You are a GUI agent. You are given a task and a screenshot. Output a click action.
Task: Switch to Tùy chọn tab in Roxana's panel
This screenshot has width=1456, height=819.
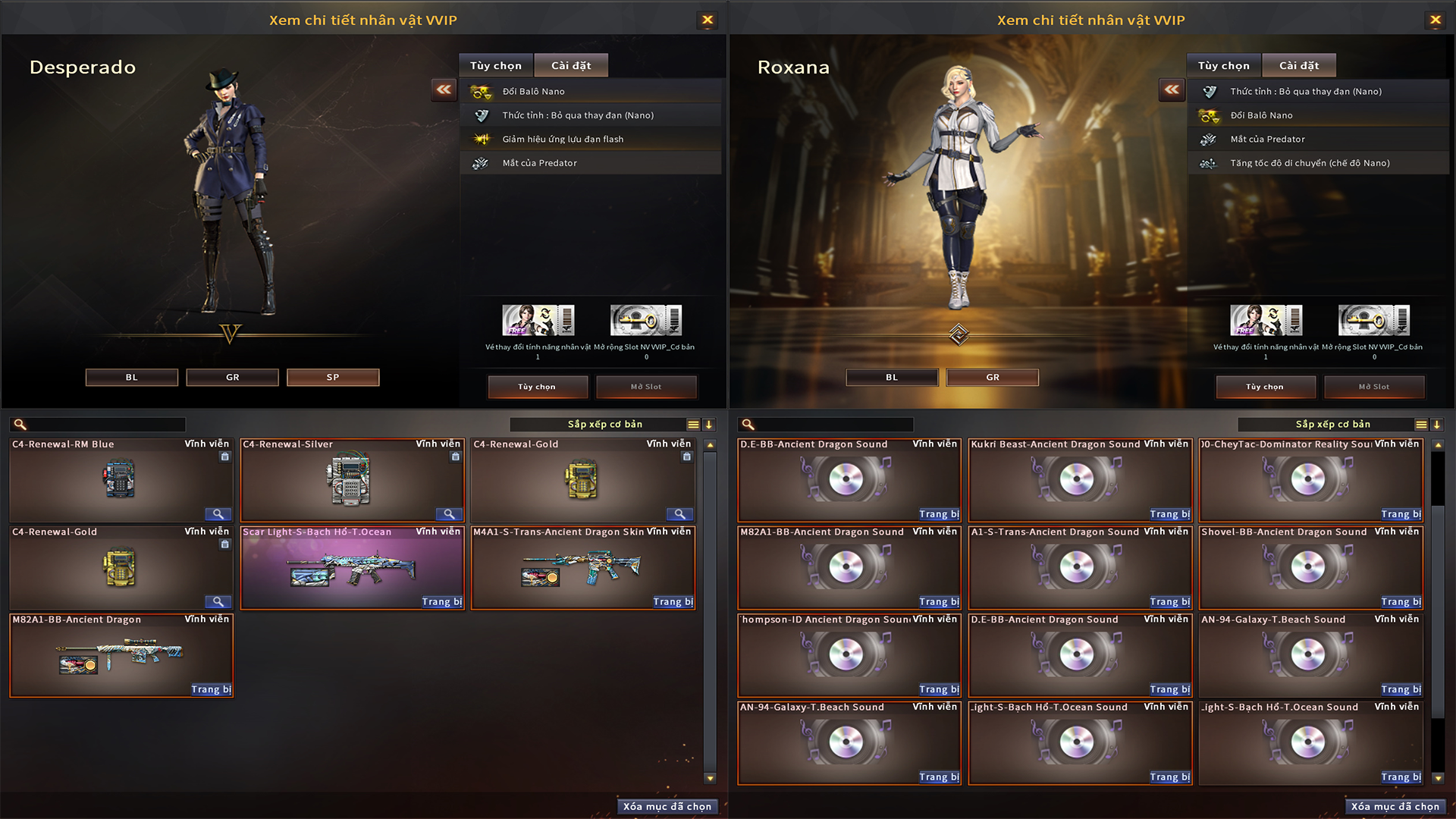tap(1223, 66)
